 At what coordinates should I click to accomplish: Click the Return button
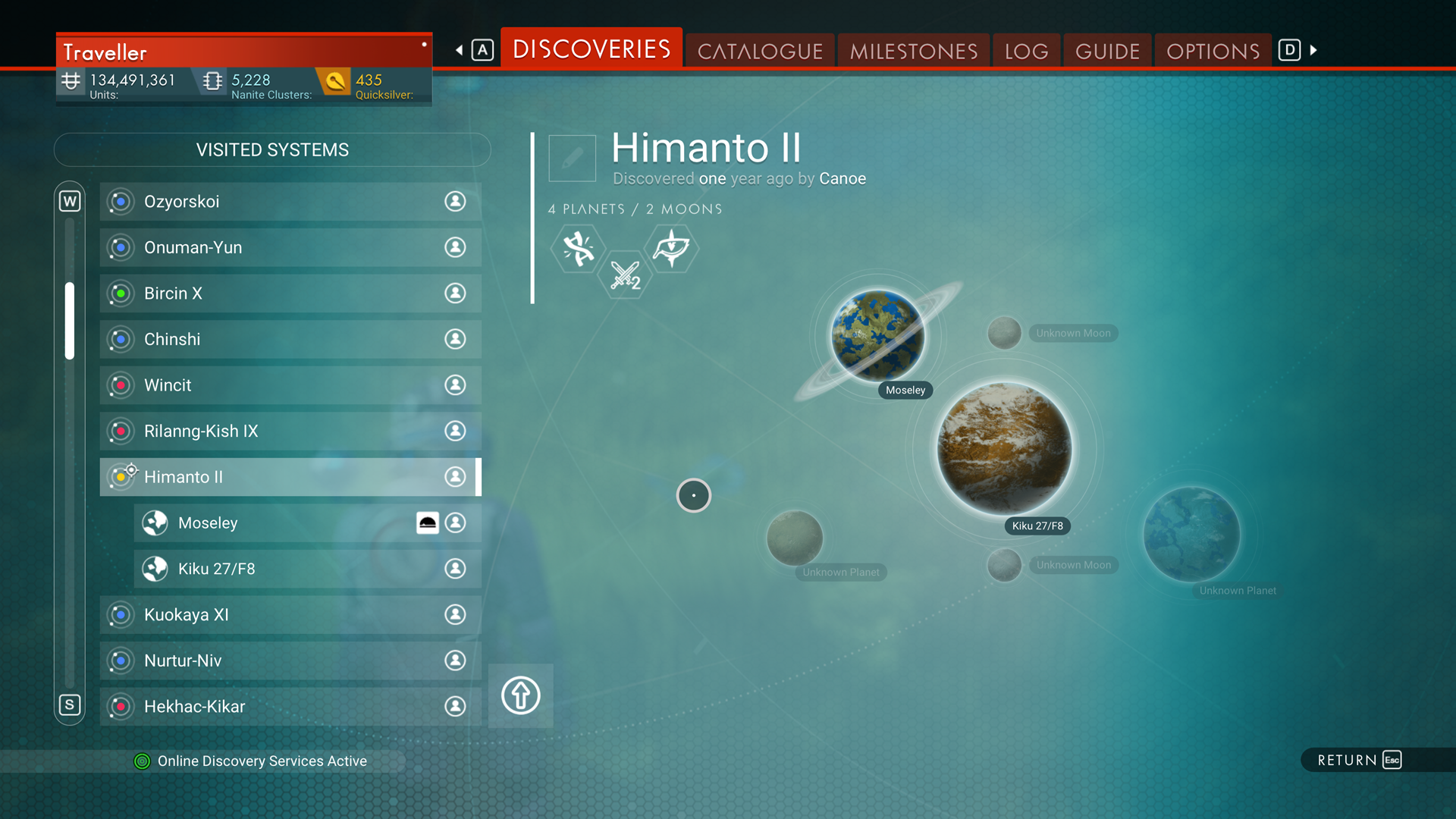1358,760
